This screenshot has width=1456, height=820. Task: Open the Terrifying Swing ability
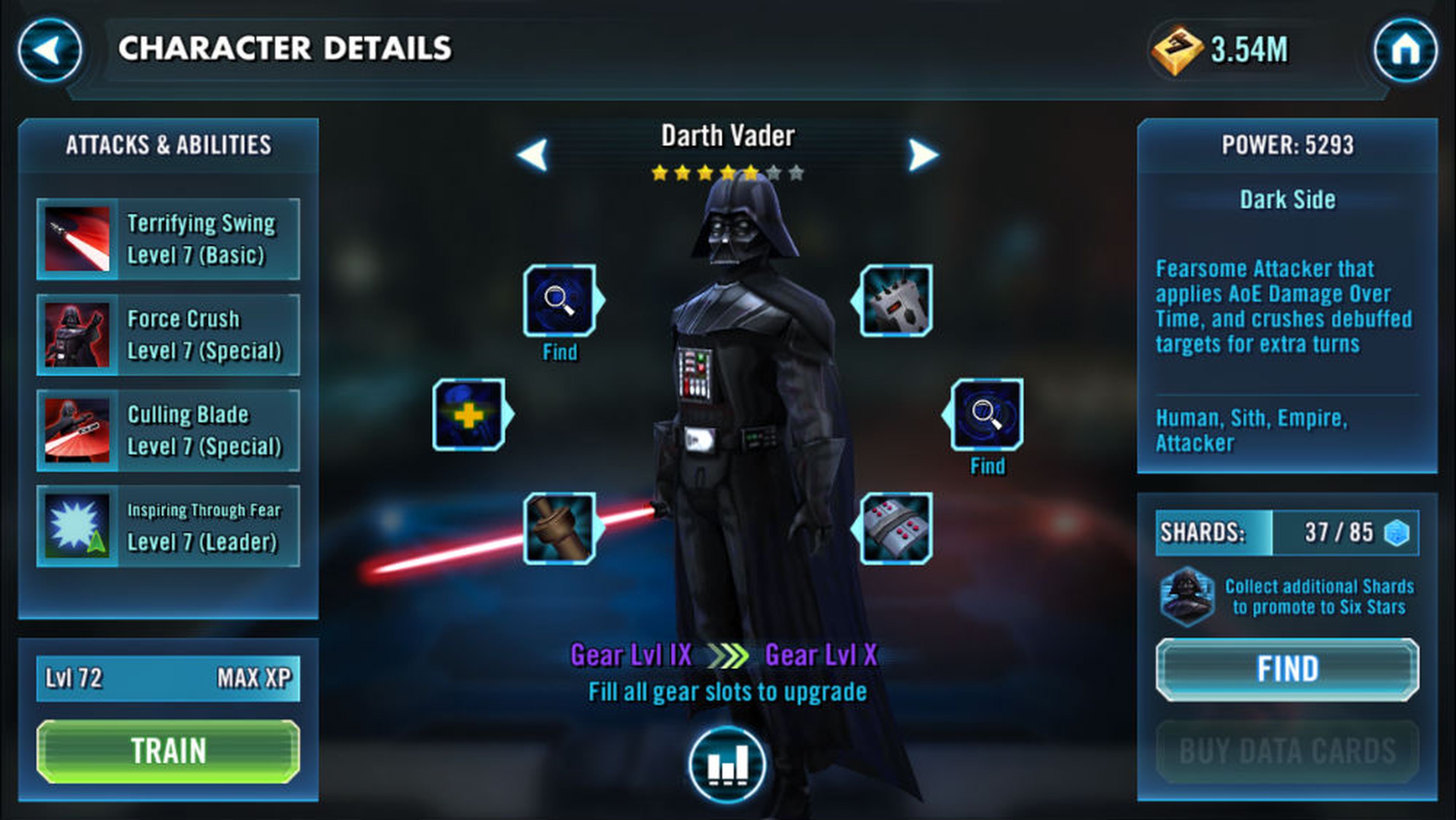click(168, 239)
